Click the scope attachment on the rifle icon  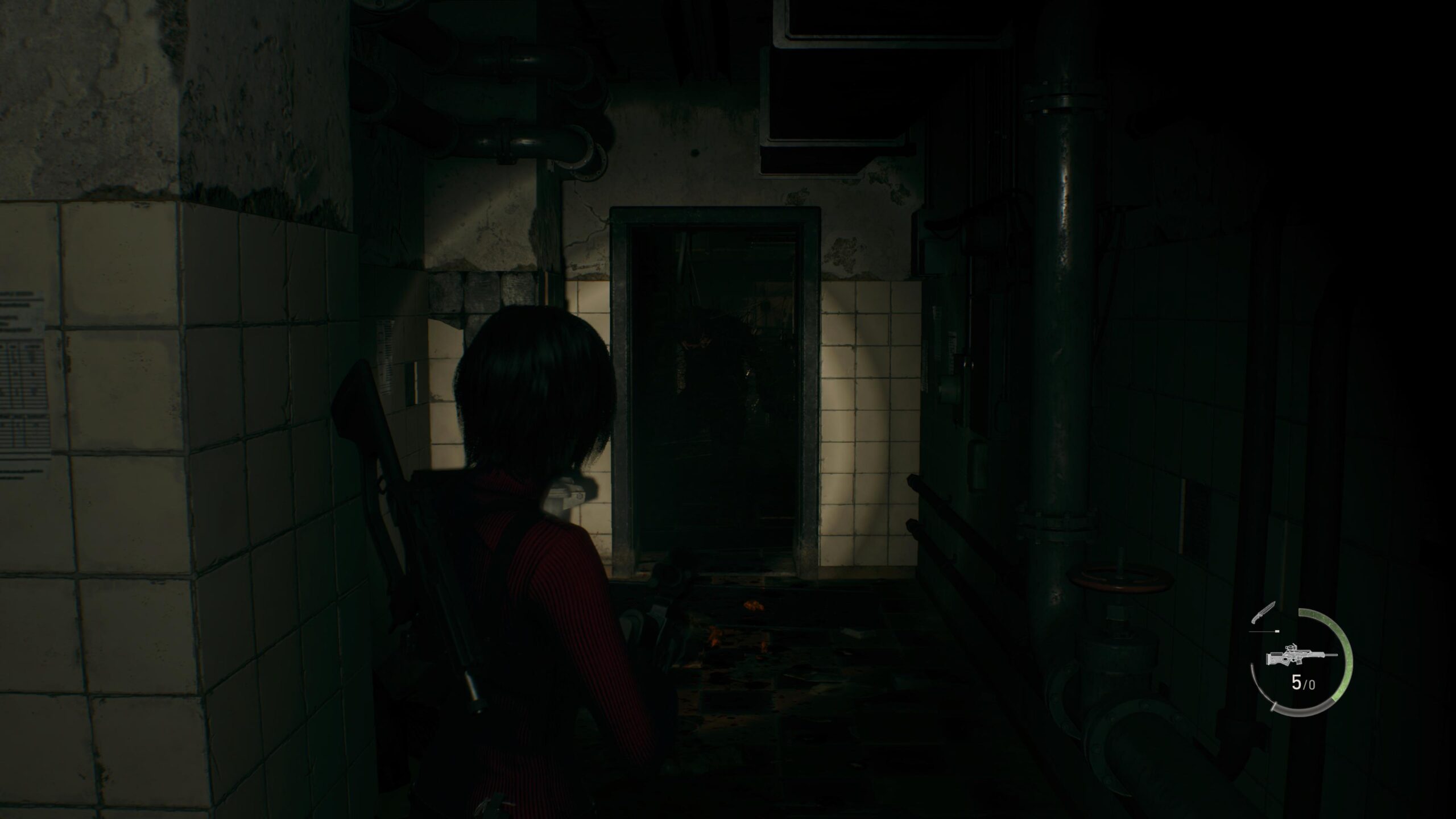coord(1291,647)
